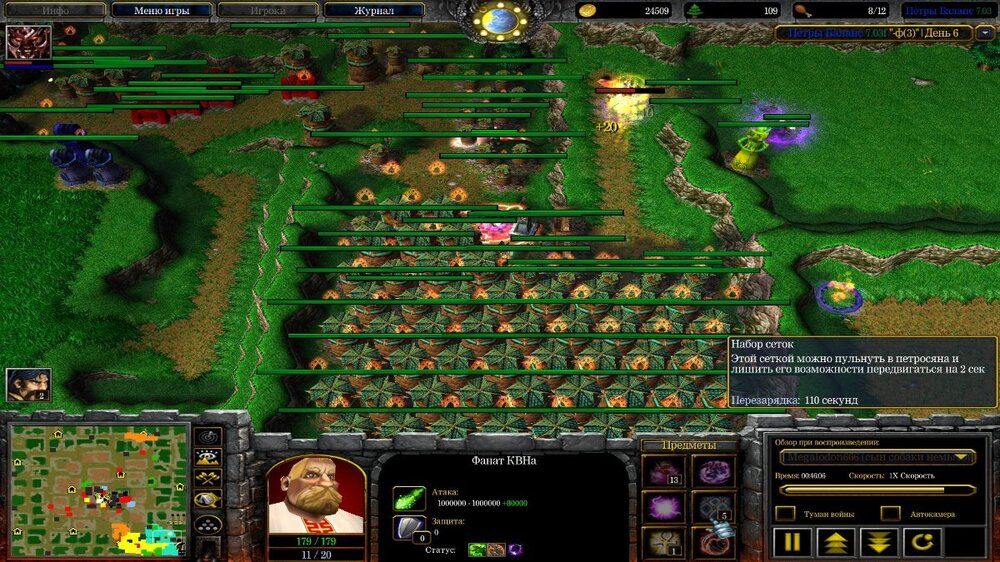The width and height of the screenshot is (1000, 562).
Task: Click on the minimap
Action: [99, 489]
